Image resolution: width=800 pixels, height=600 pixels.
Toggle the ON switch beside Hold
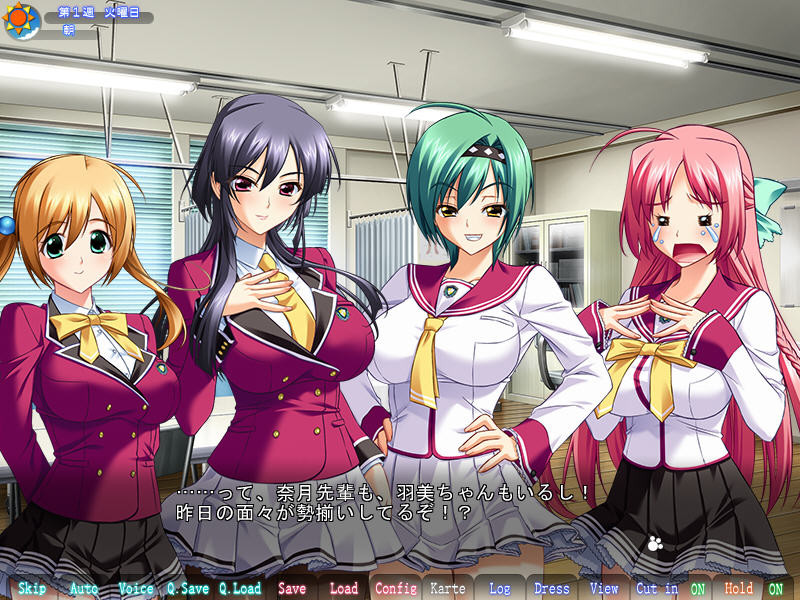pyautogui.click(x=775, y=588)
